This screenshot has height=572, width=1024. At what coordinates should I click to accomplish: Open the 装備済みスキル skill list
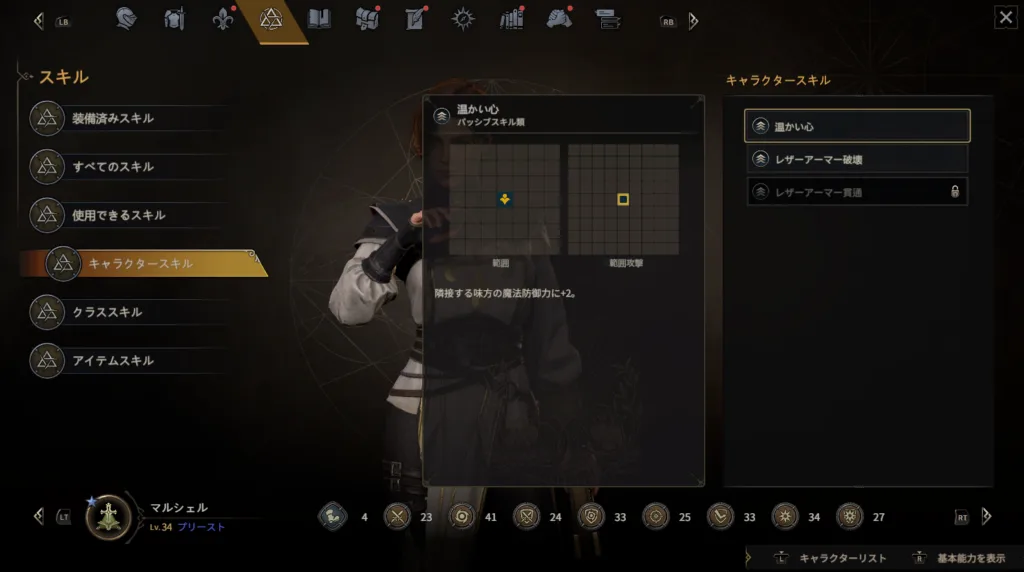click(x=112, y=119)
